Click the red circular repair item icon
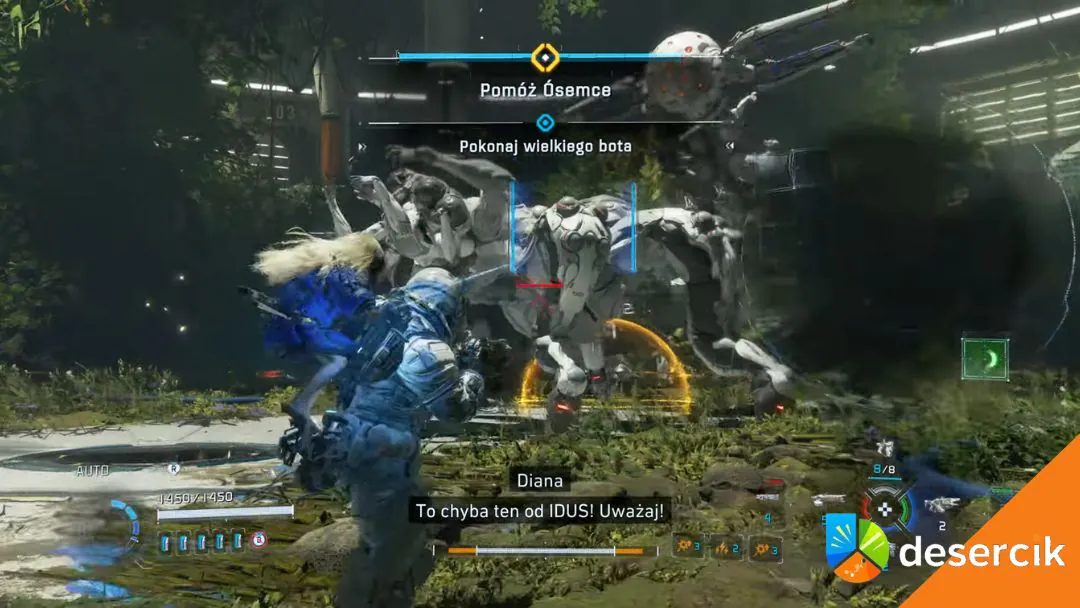The image size is (1080, 608). (259, 541)
